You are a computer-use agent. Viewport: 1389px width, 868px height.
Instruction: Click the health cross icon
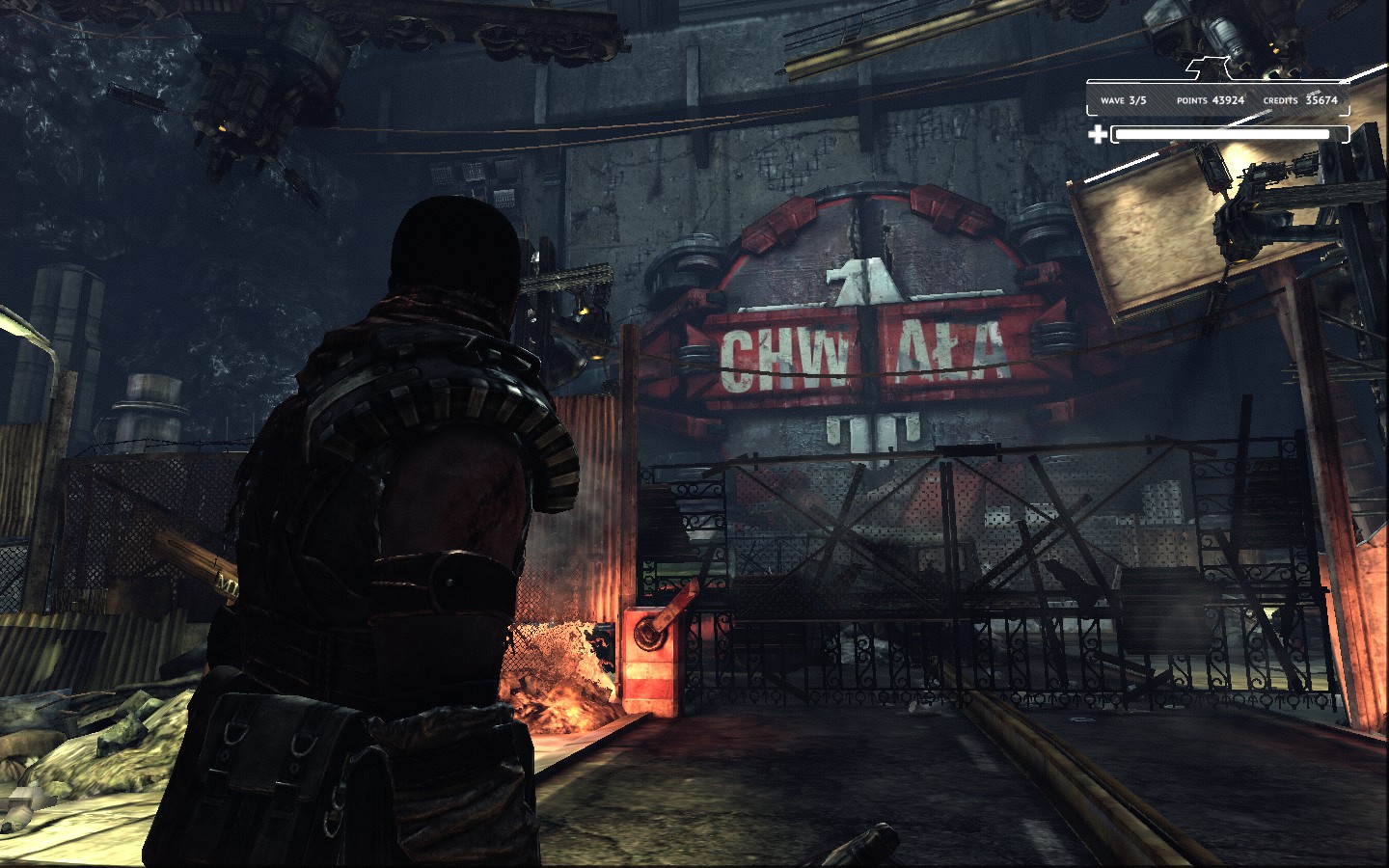[1100, 135]
